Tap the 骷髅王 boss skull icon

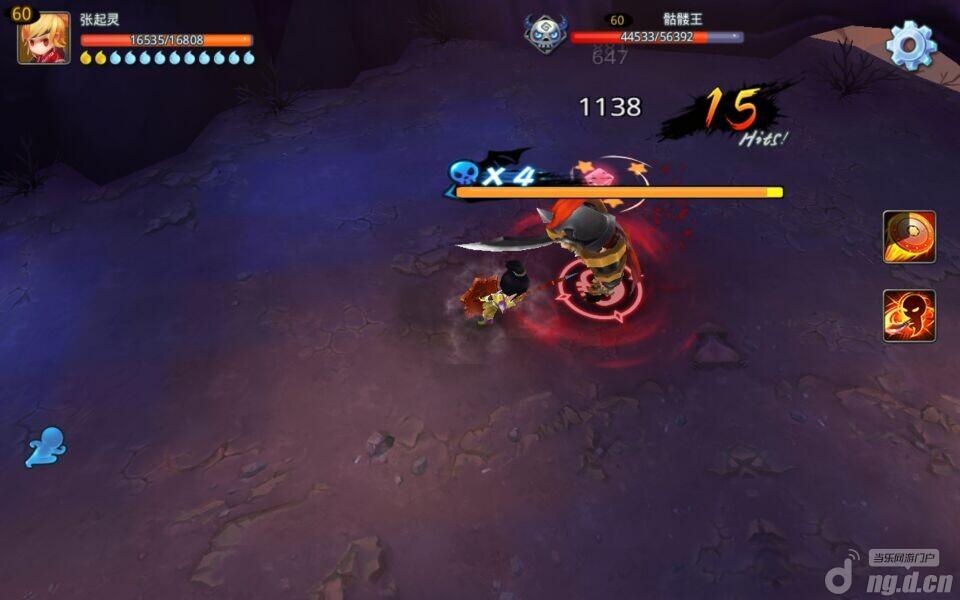point(544,33)
